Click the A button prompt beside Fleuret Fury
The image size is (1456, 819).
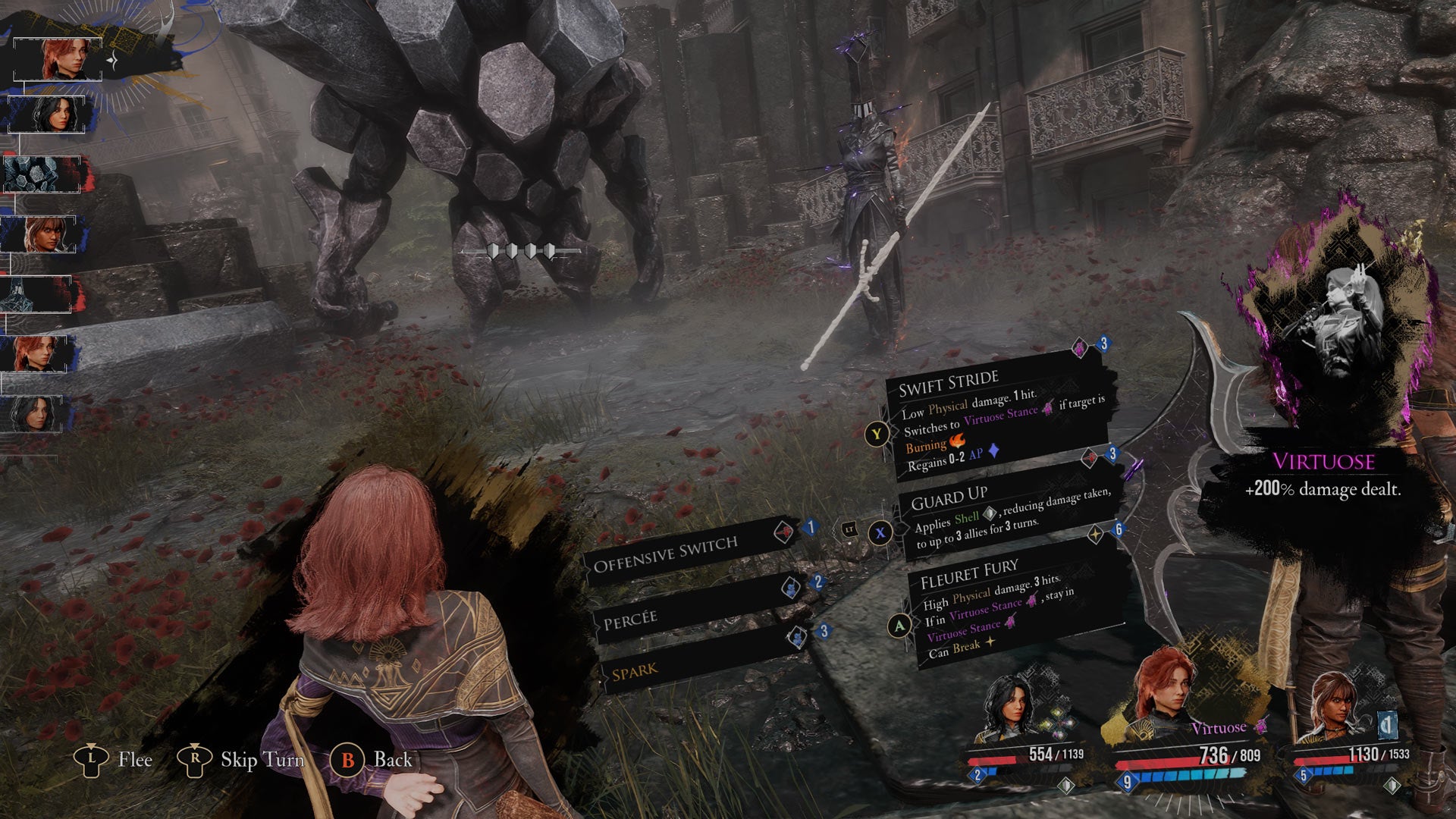click(x=899, y=624)
